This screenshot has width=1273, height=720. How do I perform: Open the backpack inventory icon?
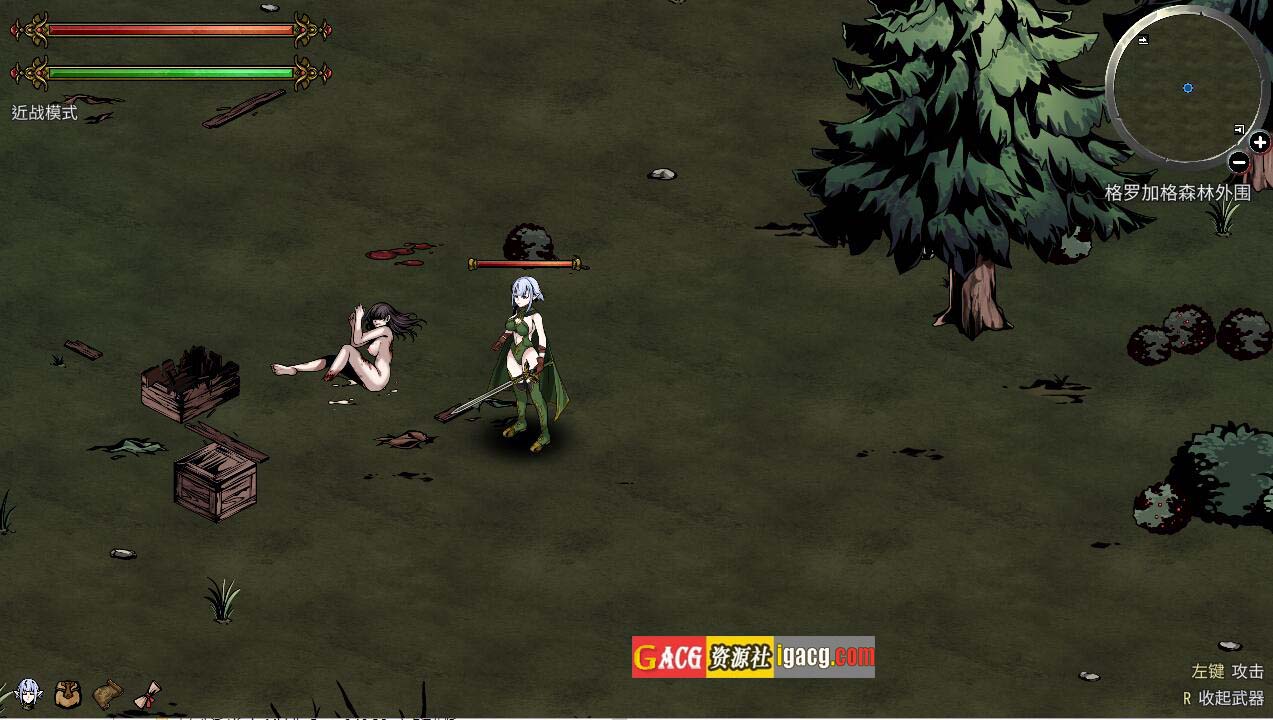pyautogui.click(x=67, y=693)
